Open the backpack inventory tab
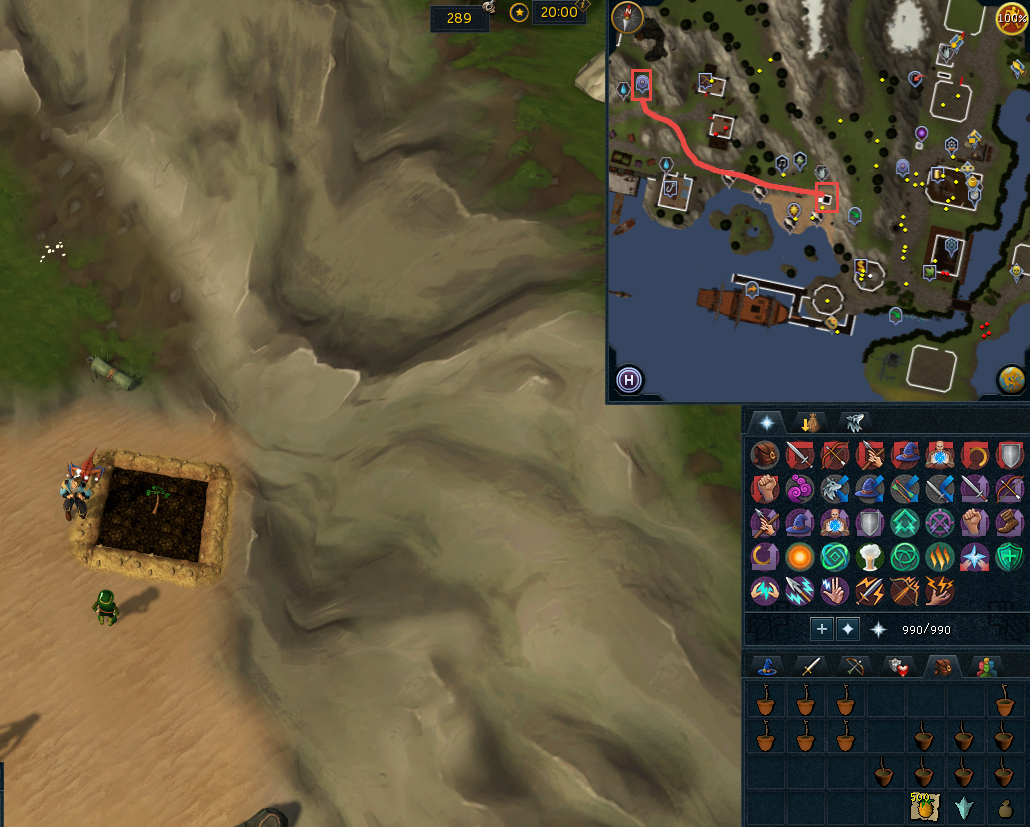This screenshot has height=827, width=1030. point(940,667)
